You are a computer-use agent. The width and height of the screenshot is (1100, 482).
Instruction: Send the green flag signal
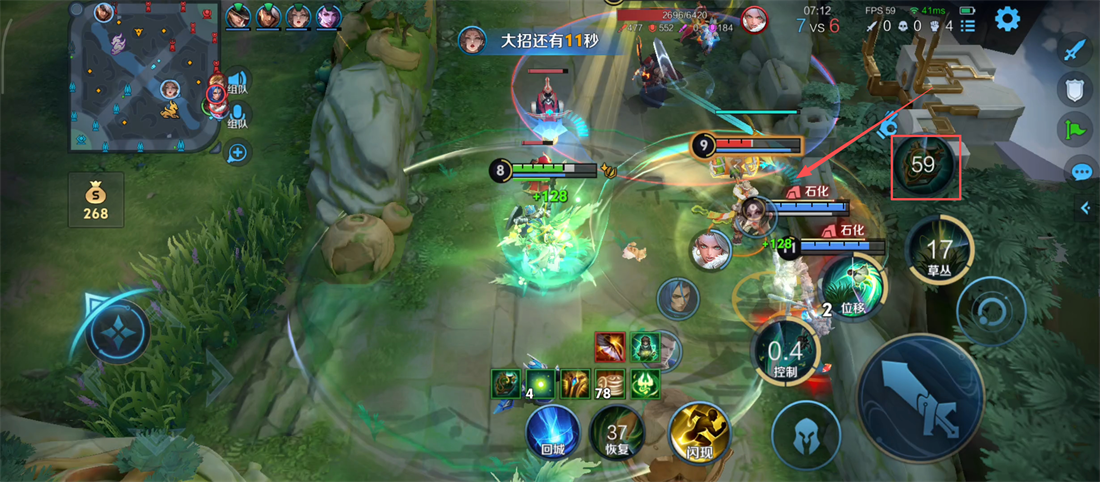1075,129
